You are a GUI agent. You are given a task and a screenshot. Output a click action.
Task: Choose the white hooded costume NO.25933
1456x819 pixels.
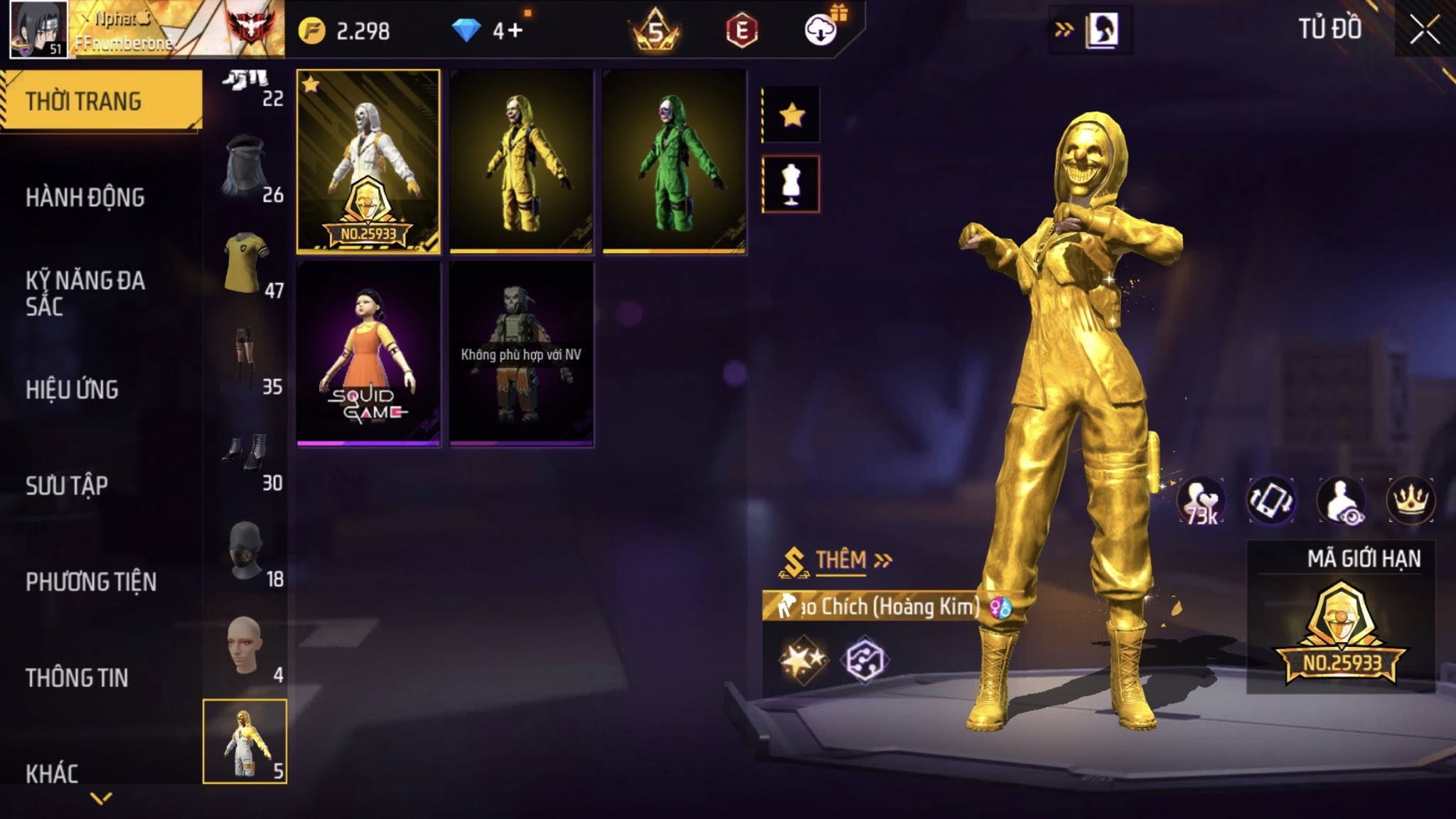coord(368,161)
